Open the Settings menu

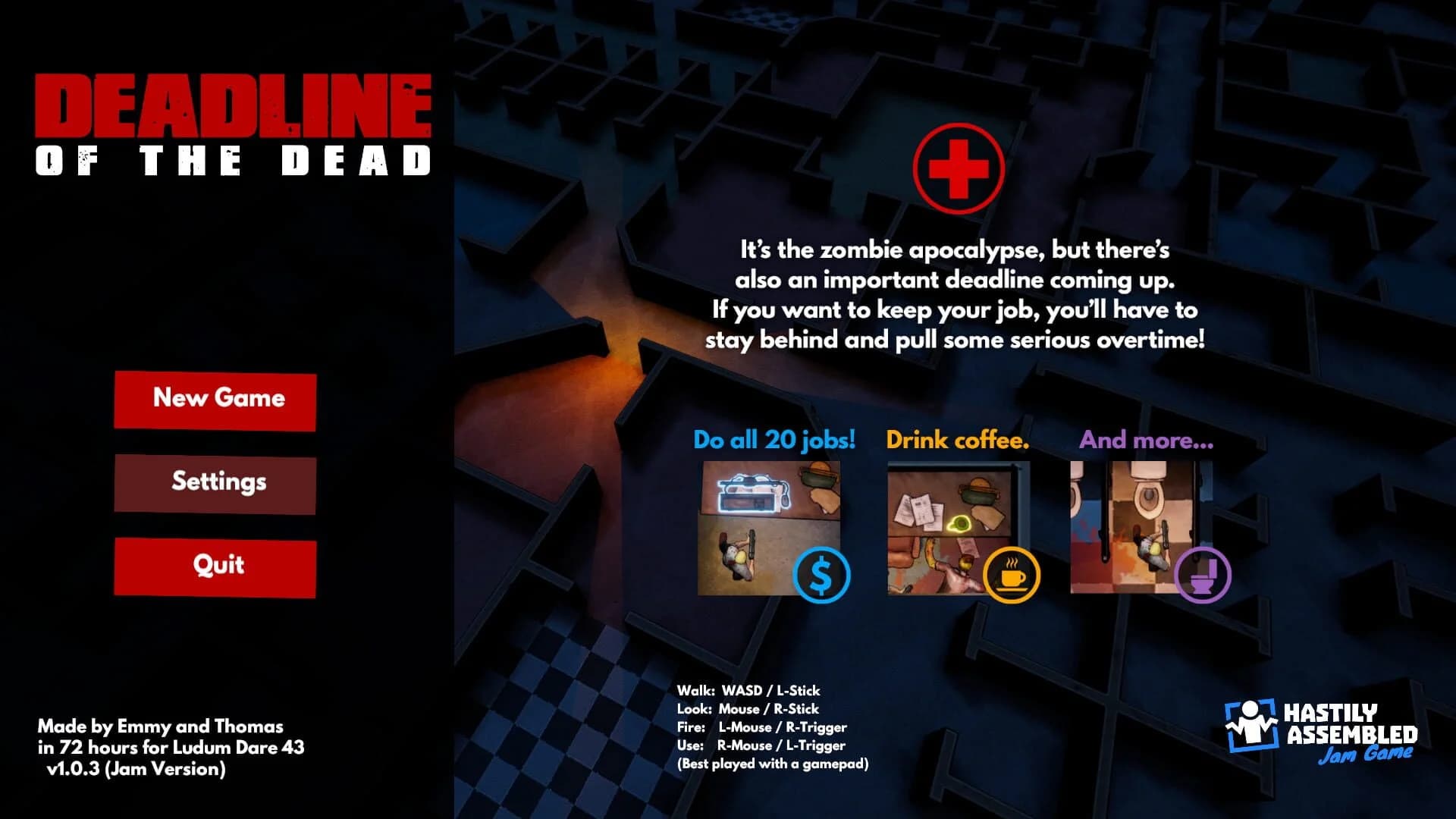coord(215,482)
